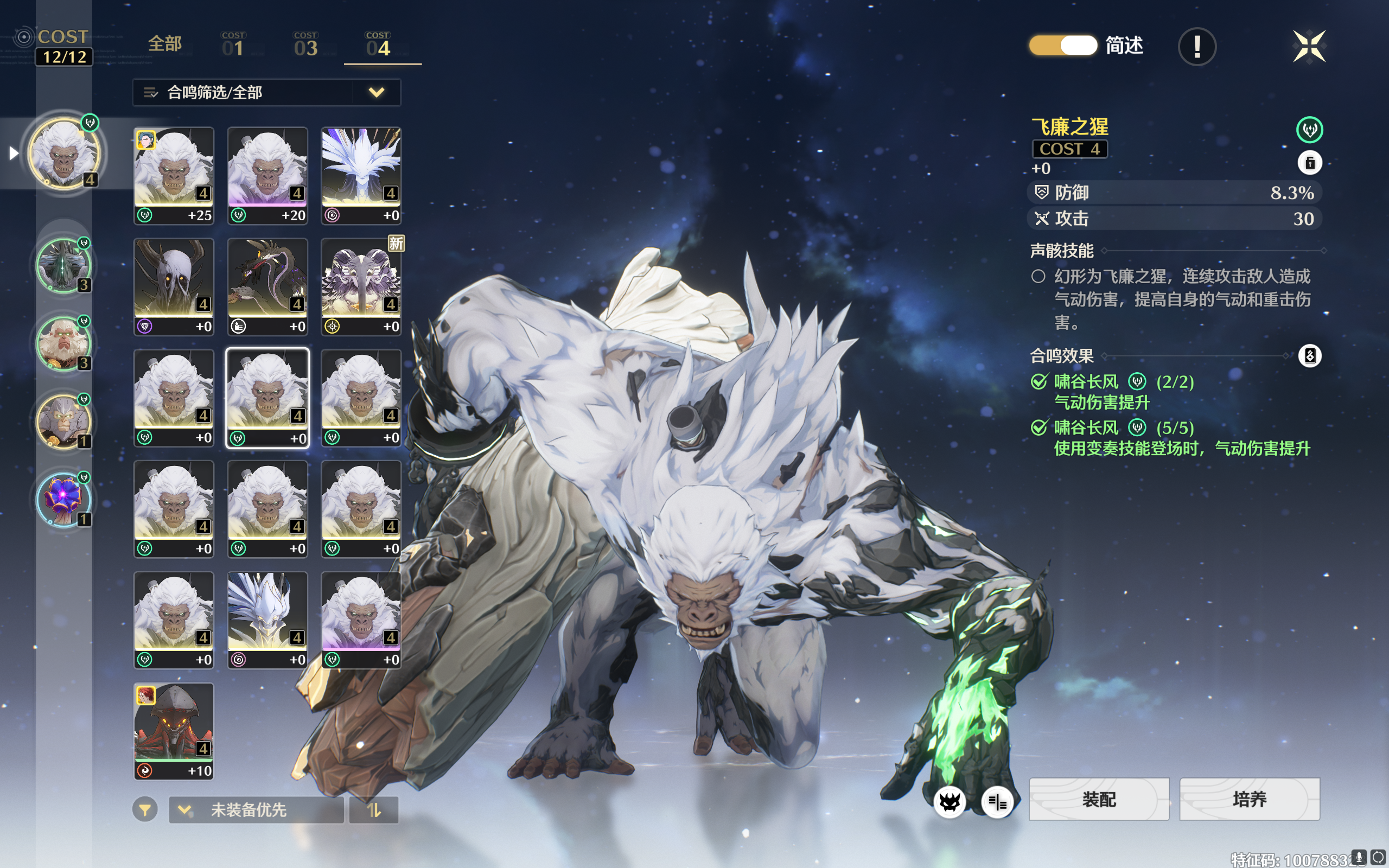Click the 装配 equip button
The width and height of the screenshot is (1389, 868).
[1099, 799]
